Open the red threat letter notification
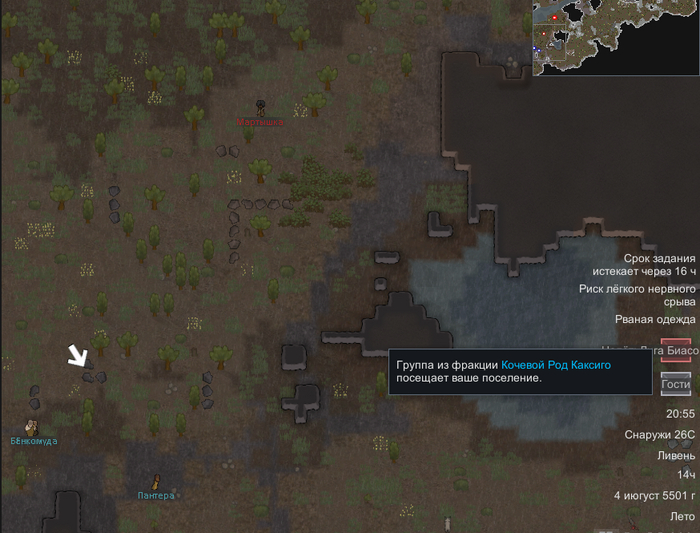 676,351
